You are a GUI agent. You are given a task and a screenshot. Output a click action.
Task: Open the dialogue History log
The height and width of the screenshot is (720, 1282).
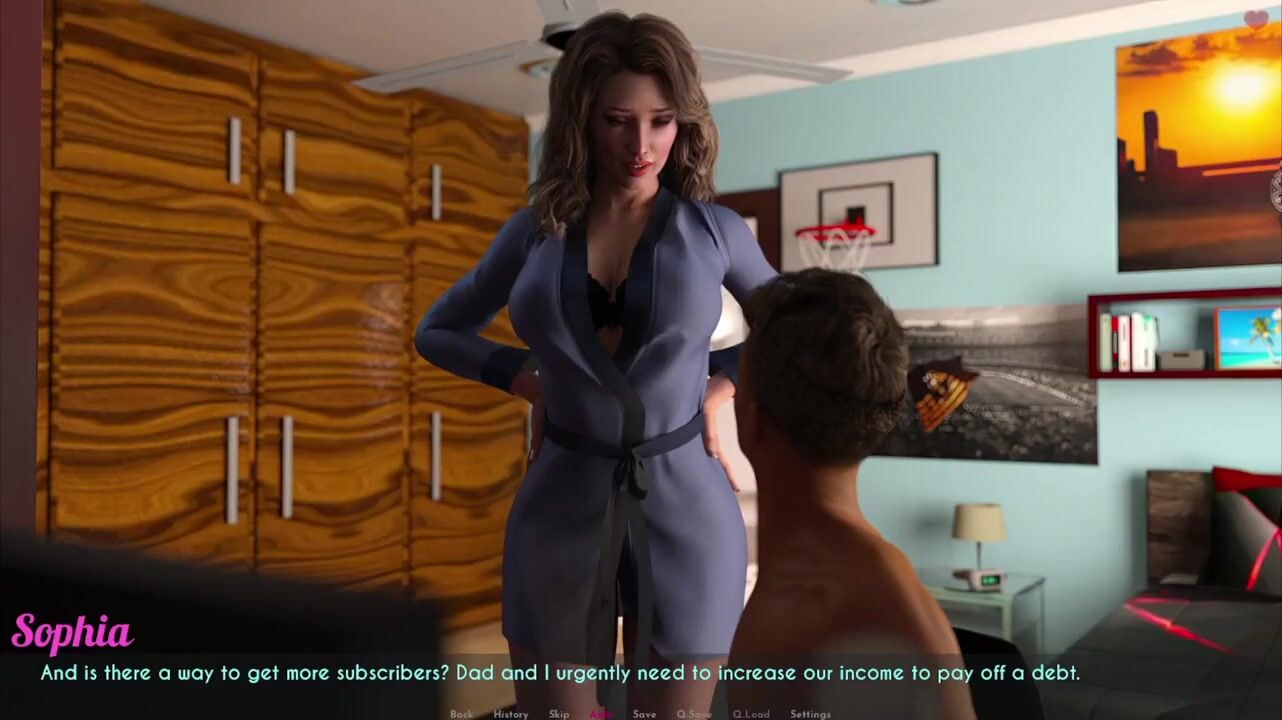click(x=510, y=714)
